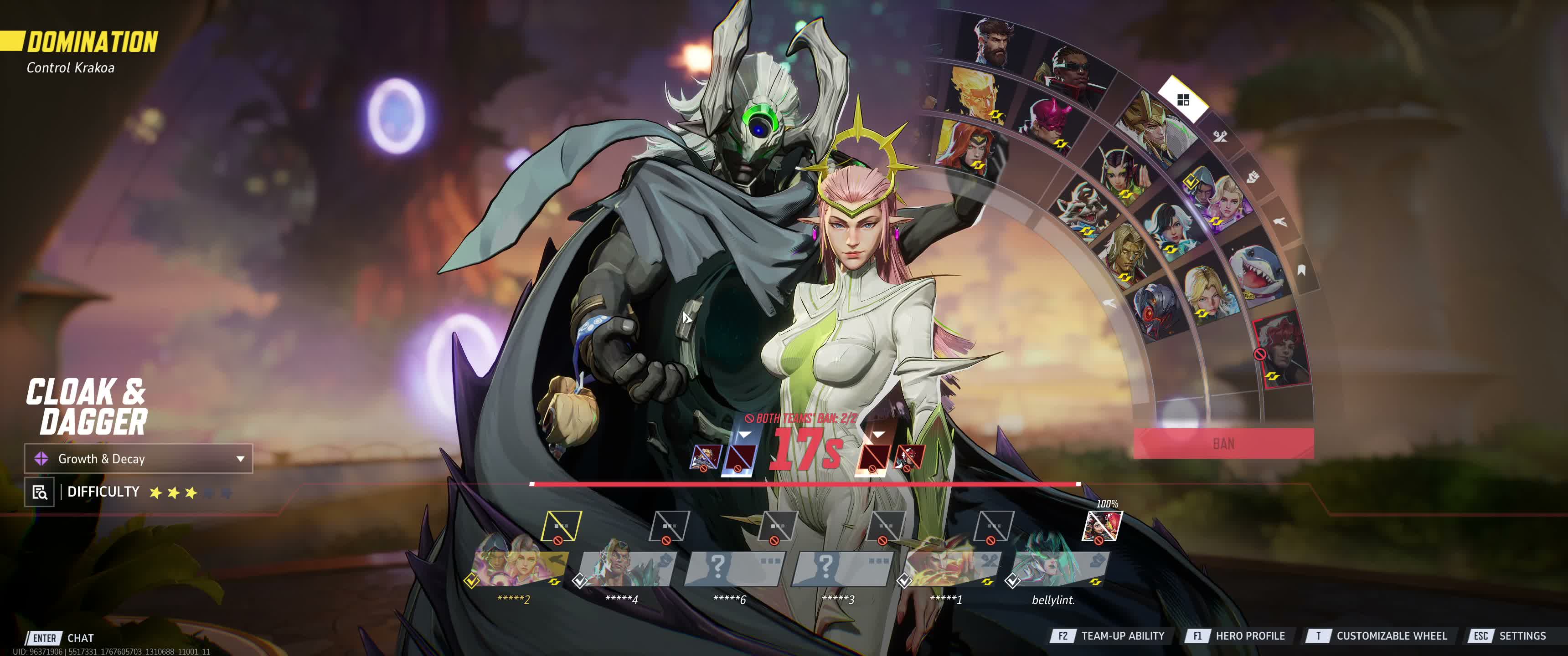This screenshot has width=1568, height=656.
Task: Confirm the ban with the BAN button
Action: pyautogui.click(x=1223, y=444)
